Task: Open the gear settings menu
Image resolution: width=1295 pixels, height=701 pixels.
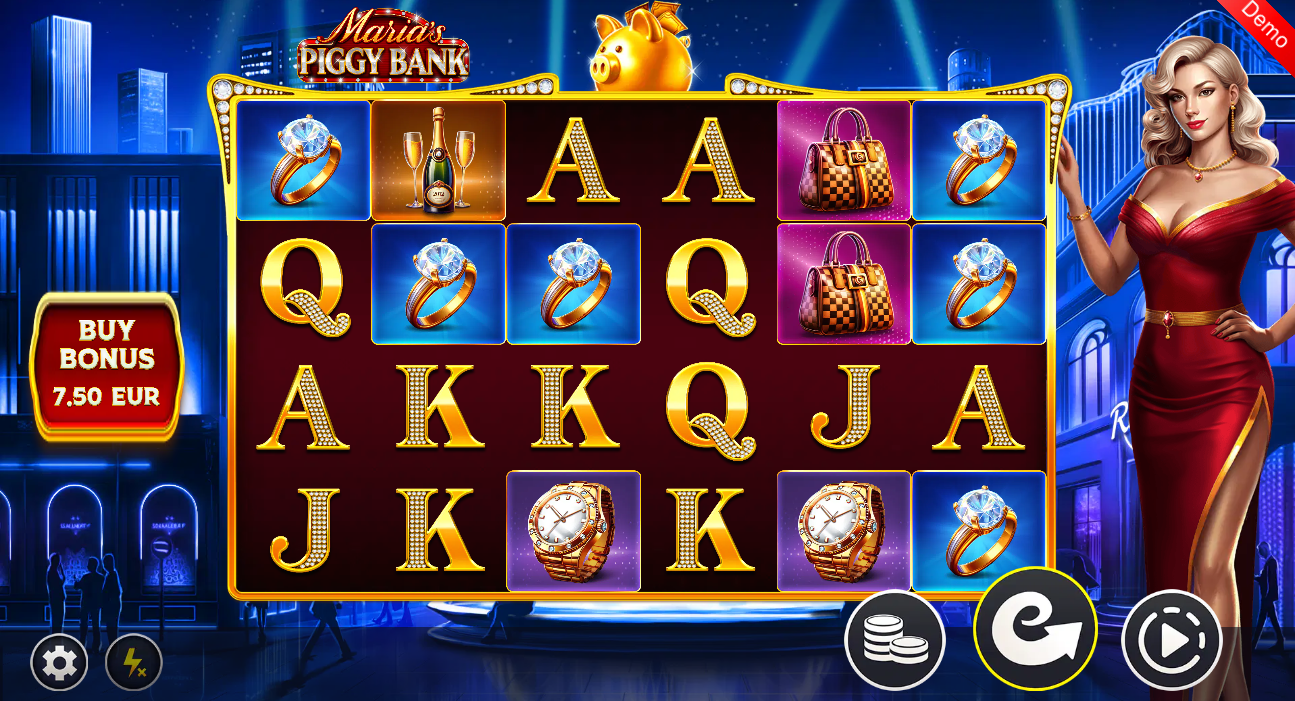Action: click(x=60, y=662)
